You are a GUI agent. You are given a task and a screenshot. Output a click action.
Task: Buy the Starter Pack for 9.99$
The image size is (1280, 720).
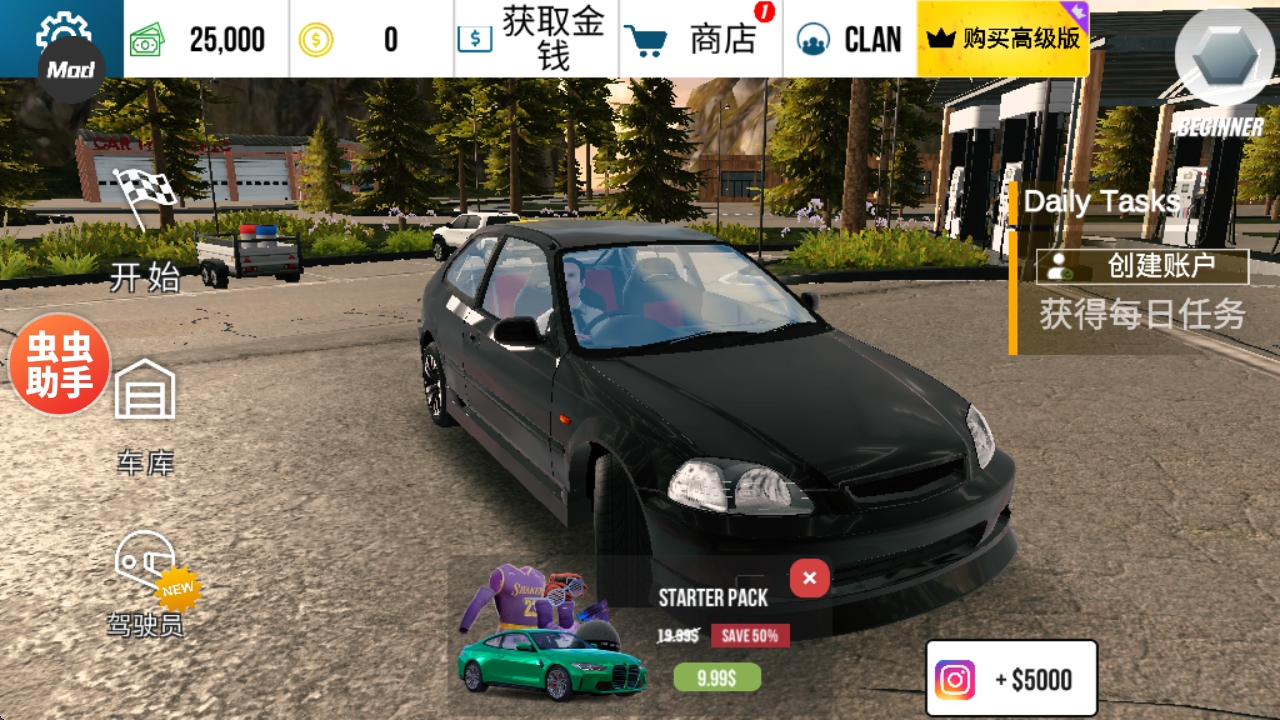click(x=716, y=678)
